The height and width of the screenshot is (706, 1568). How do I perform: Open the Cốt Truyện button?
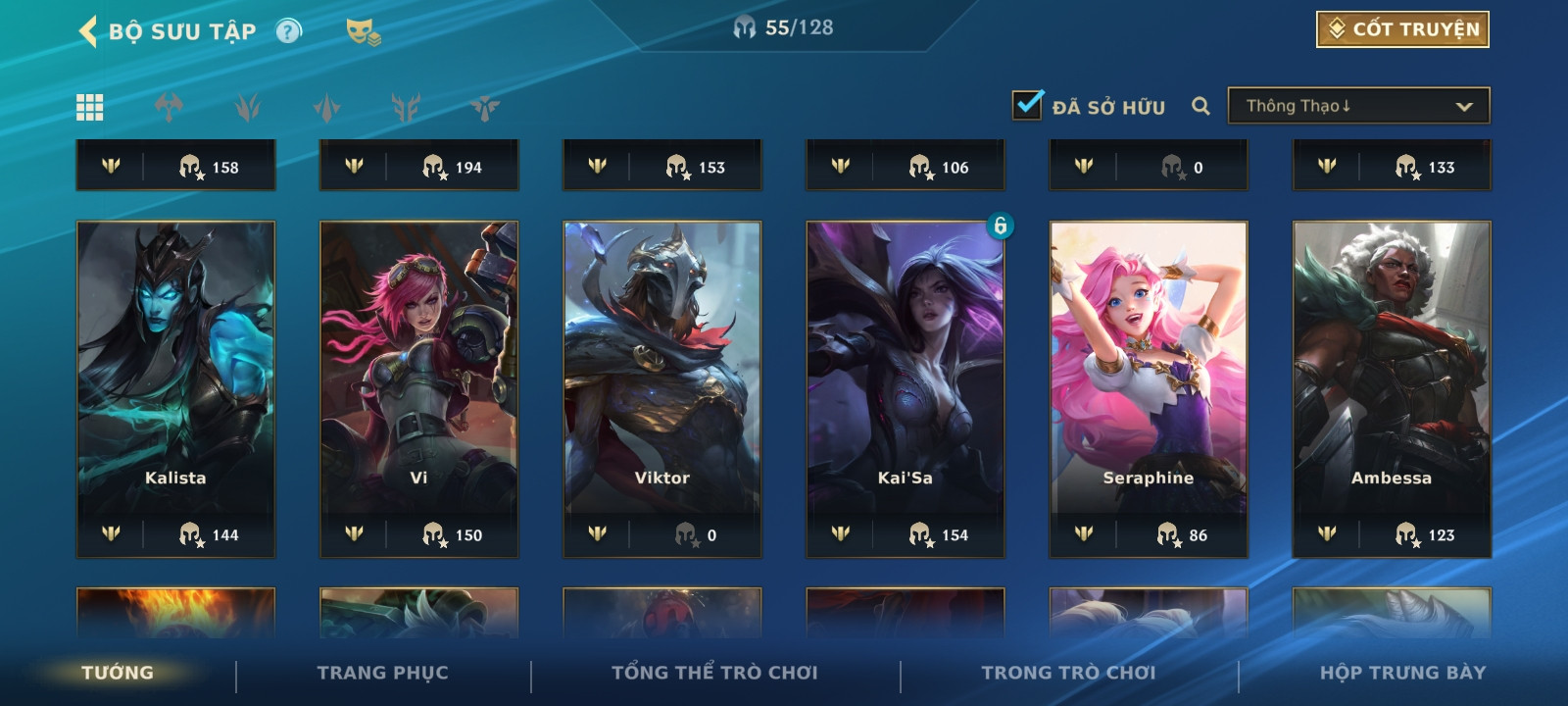tap(1402, 29)
